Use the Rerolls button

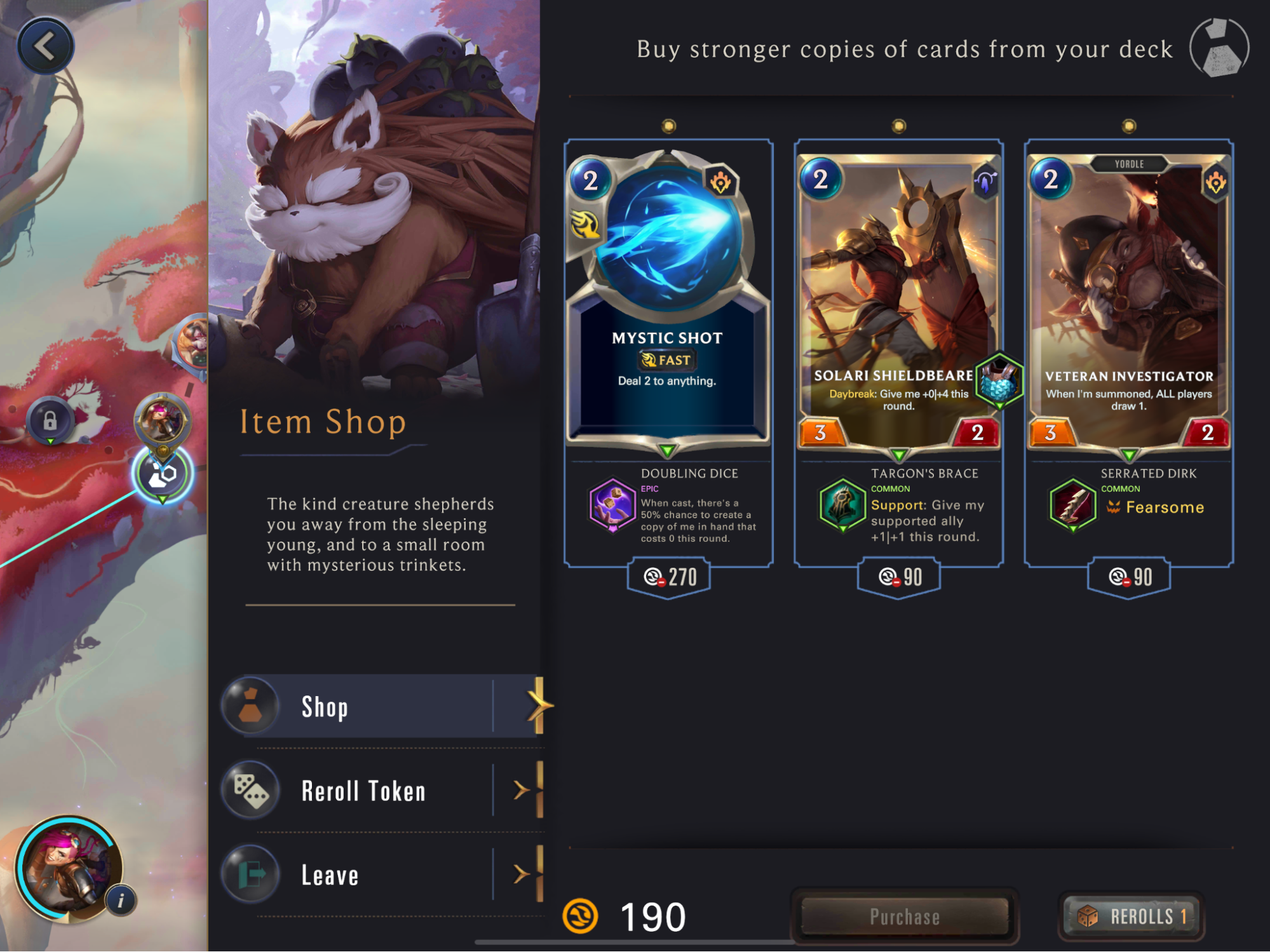[x=1132, y=916]
